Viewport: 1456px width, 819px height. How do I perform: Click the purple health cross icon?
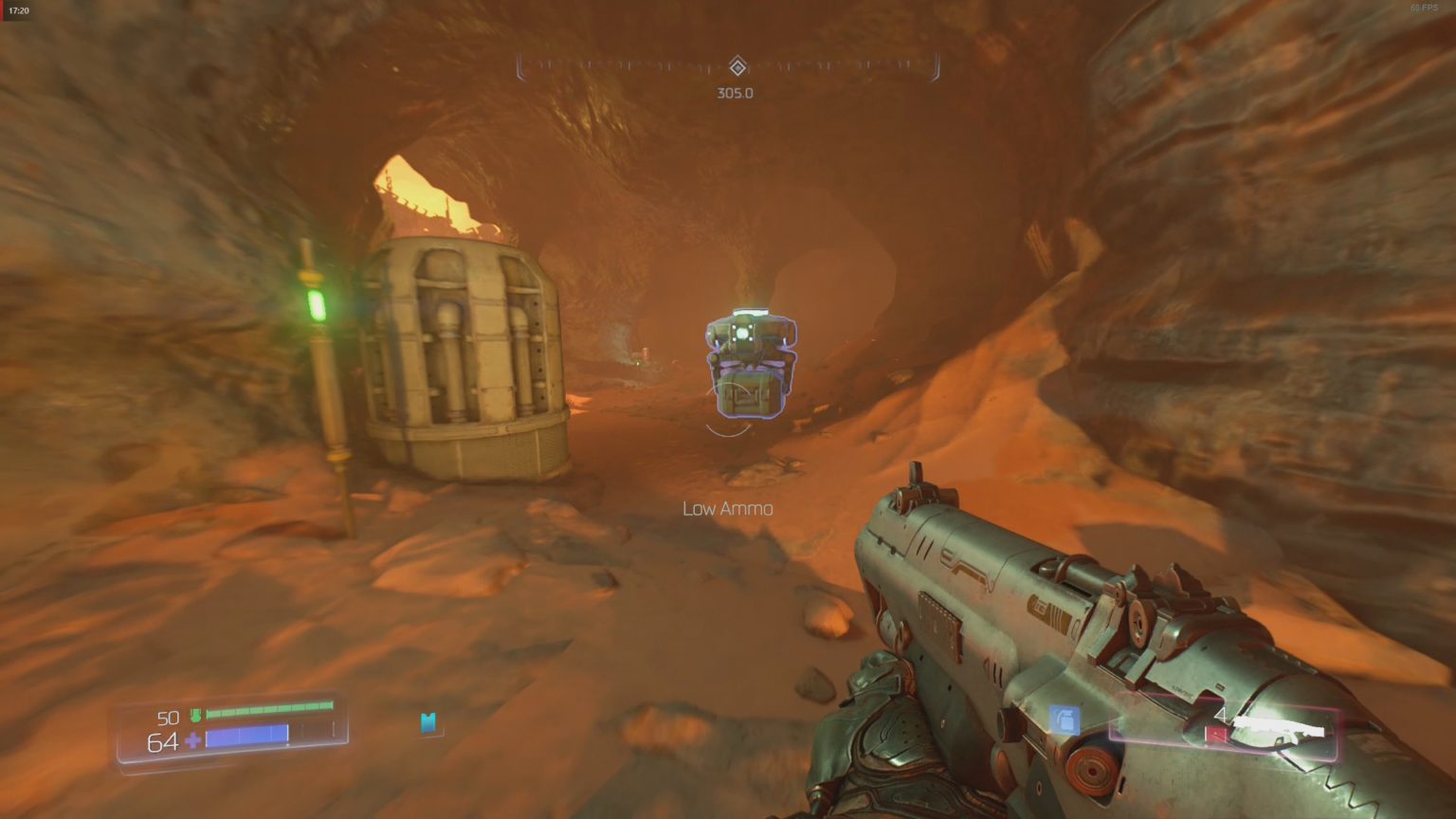click(x=192, y=739)
